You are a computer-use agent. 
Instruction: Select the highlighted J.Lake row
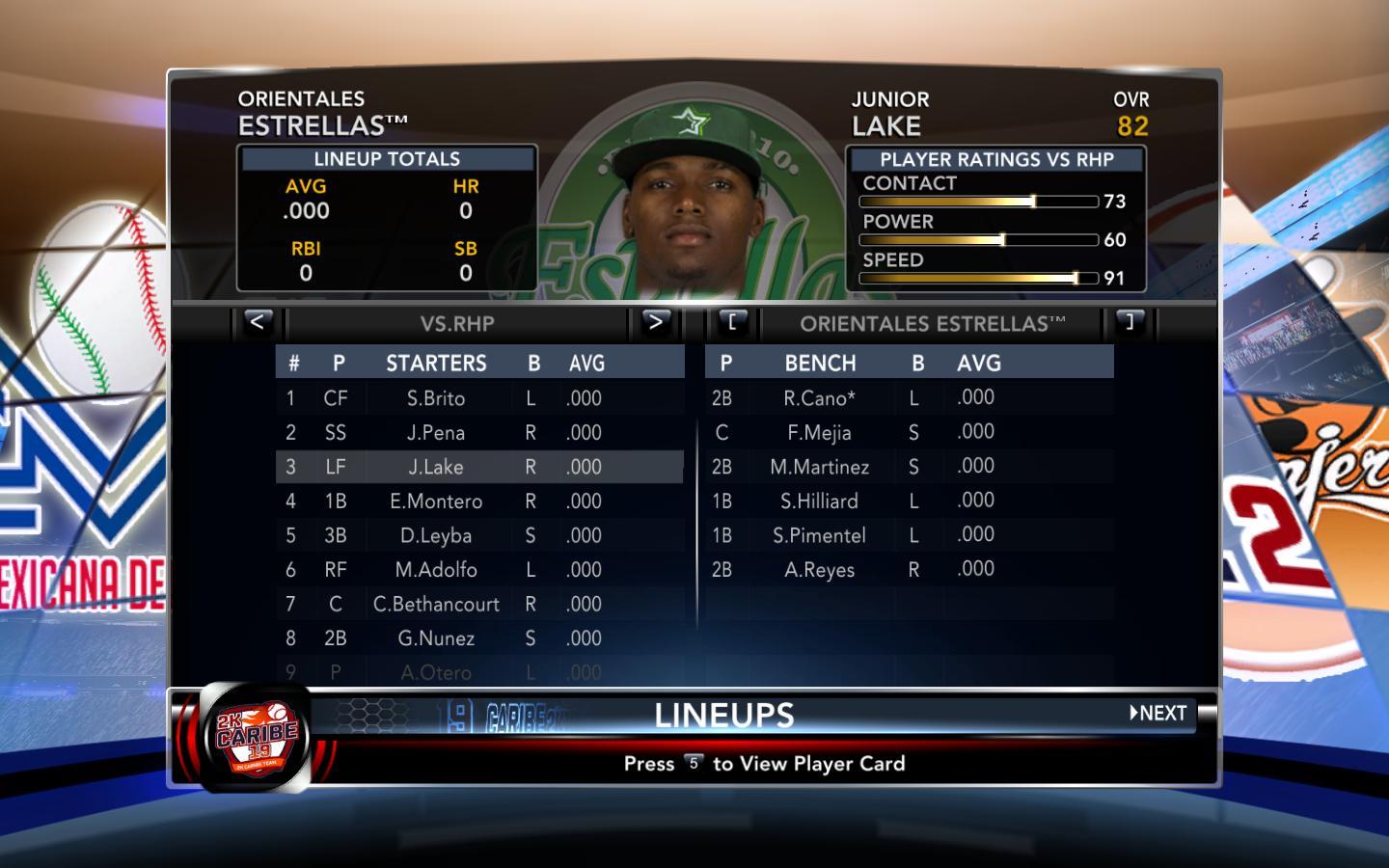point(436,468)
